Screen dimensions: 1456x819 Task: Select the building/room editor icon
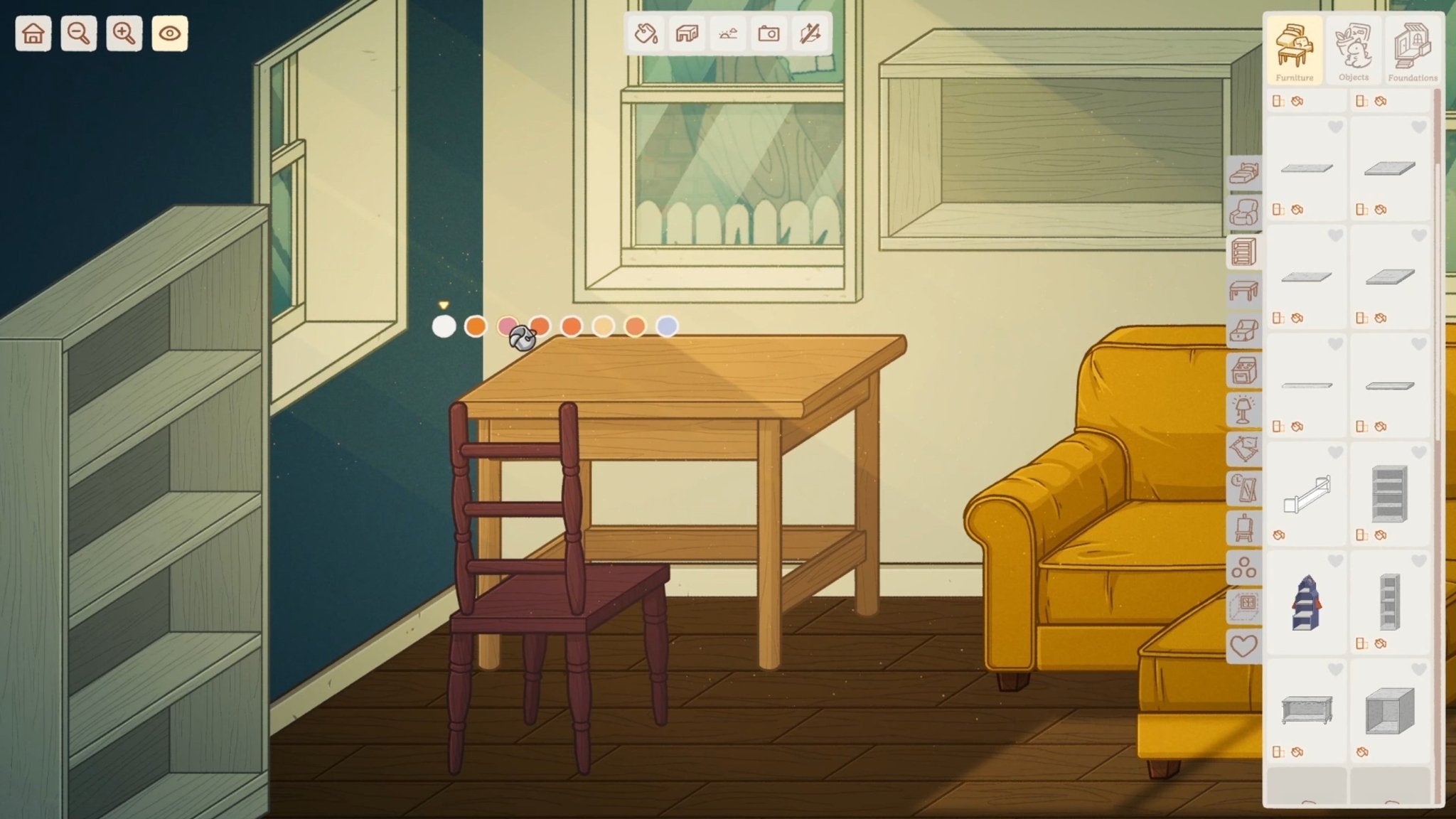coord(686,32)
